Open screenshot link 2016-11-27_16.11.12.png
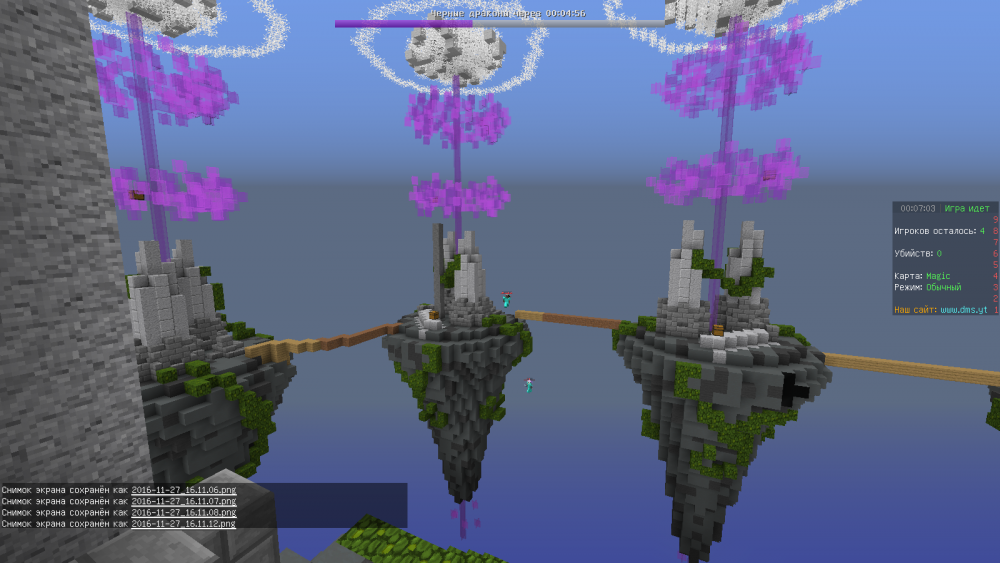 coord(183,523)
